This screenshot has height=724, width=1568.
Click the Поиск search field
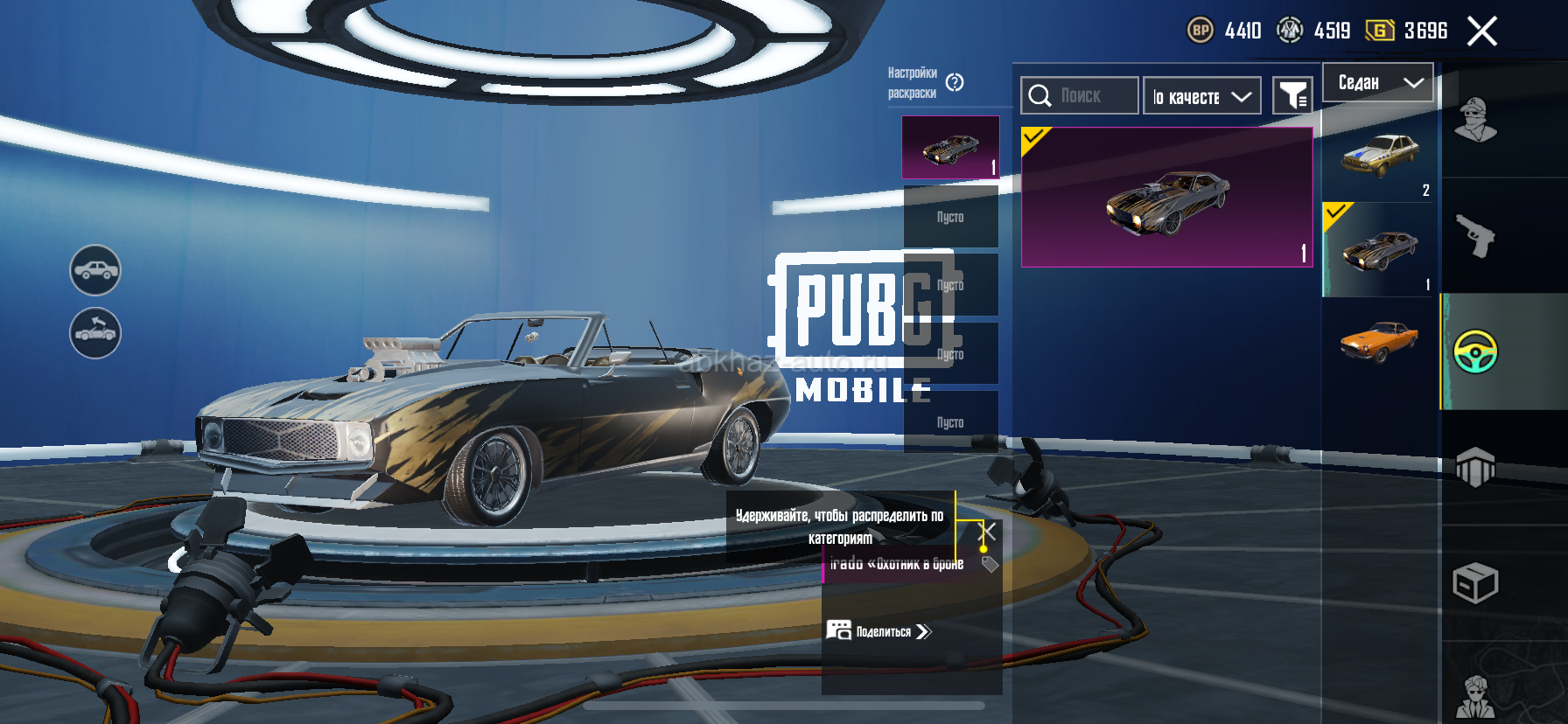tap(1080, 96)
